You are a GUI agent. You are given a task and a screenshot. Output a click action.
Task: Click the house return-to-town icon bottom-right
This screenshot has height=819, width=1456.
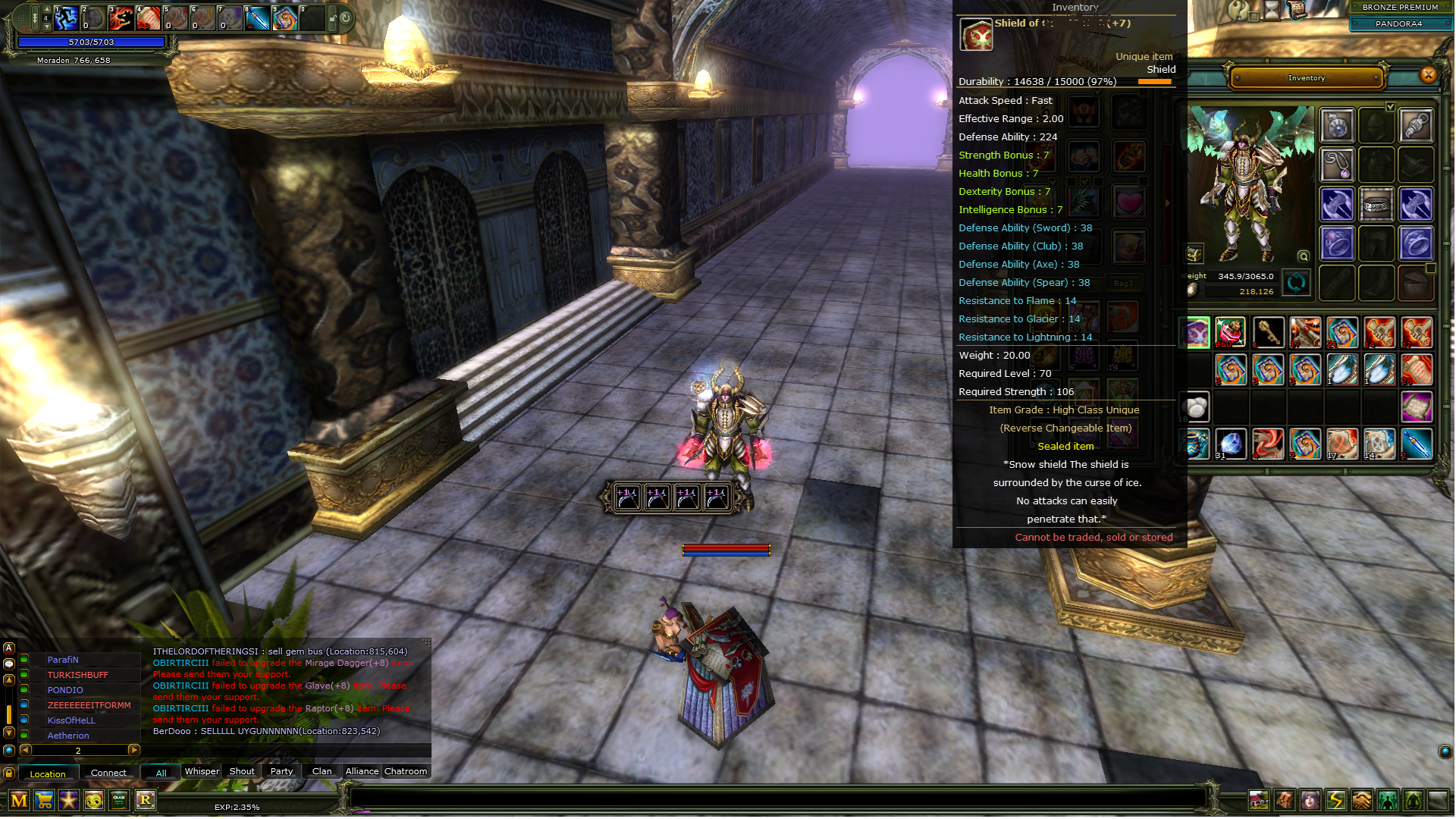click(1260, 800)
